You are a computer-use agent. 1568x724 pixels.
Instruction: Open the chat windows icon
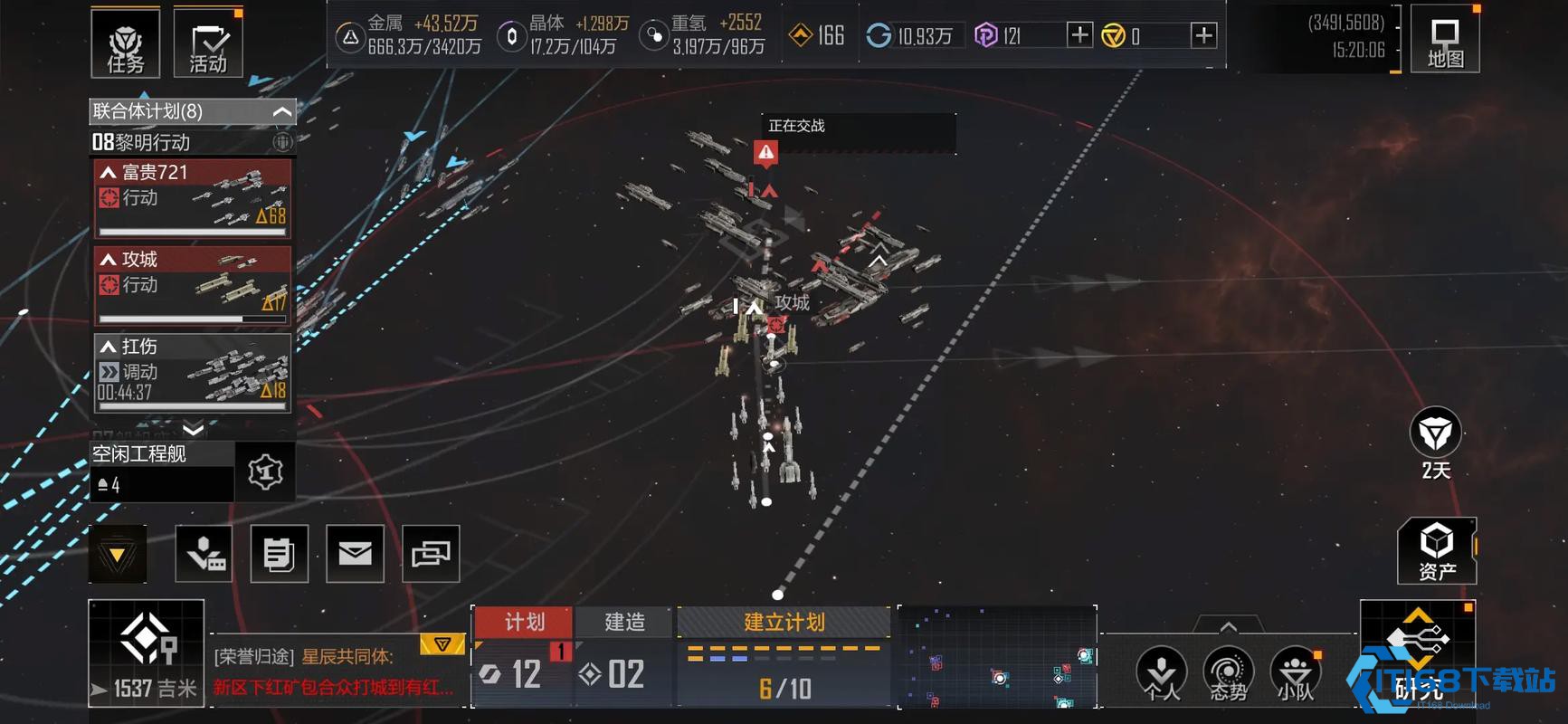pyautogui.click(x=431, y=553)
